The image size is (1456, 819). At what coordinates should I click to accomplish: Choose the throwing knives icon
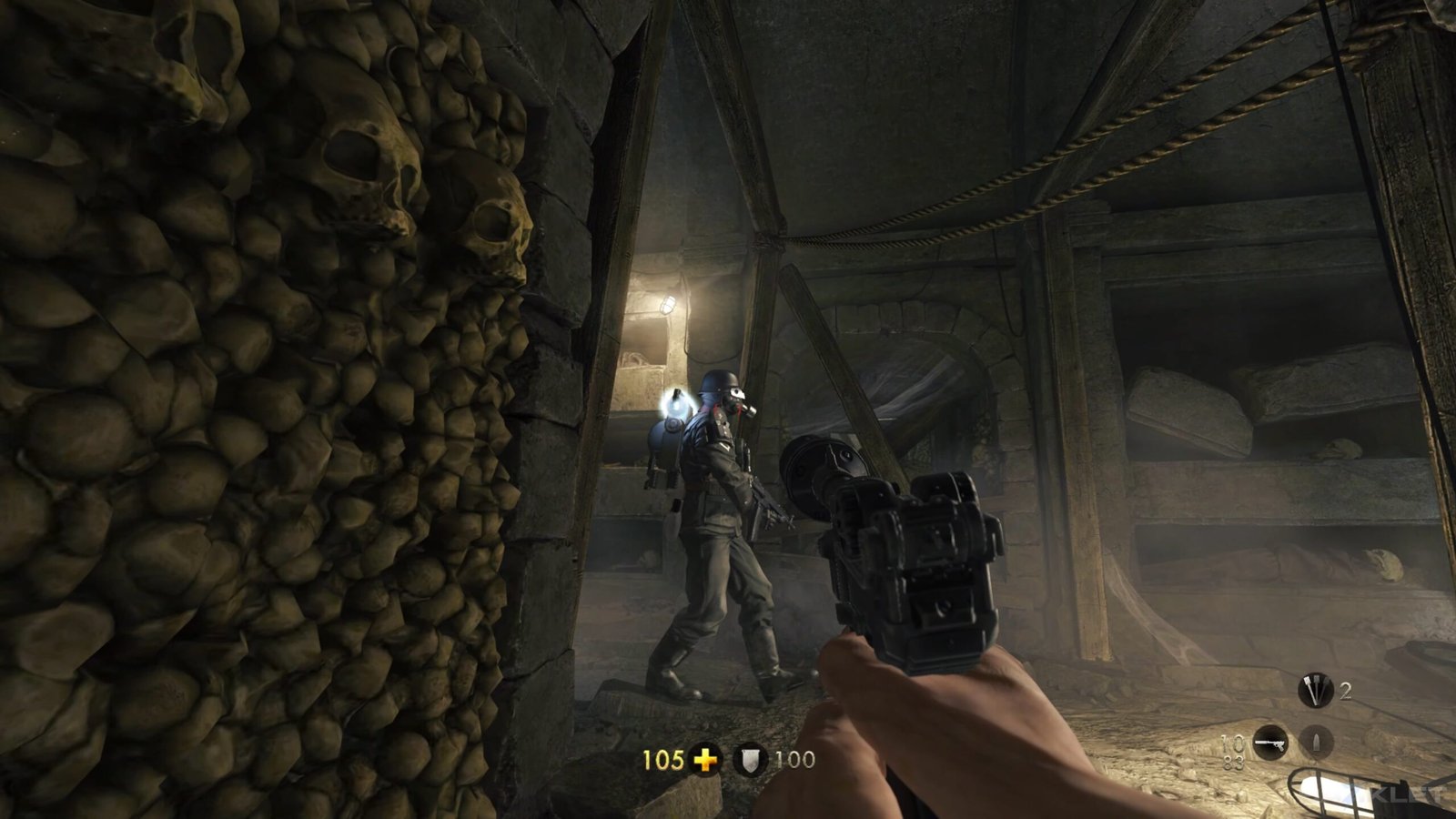click(x=1314, y=692)
